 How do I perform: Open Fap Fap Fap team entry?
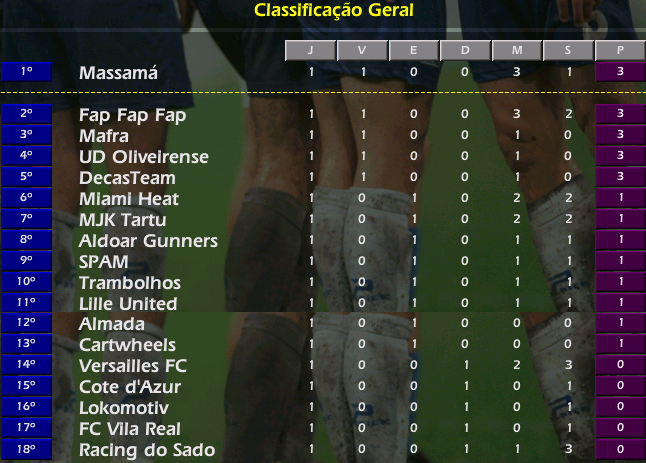pos(133,115)
